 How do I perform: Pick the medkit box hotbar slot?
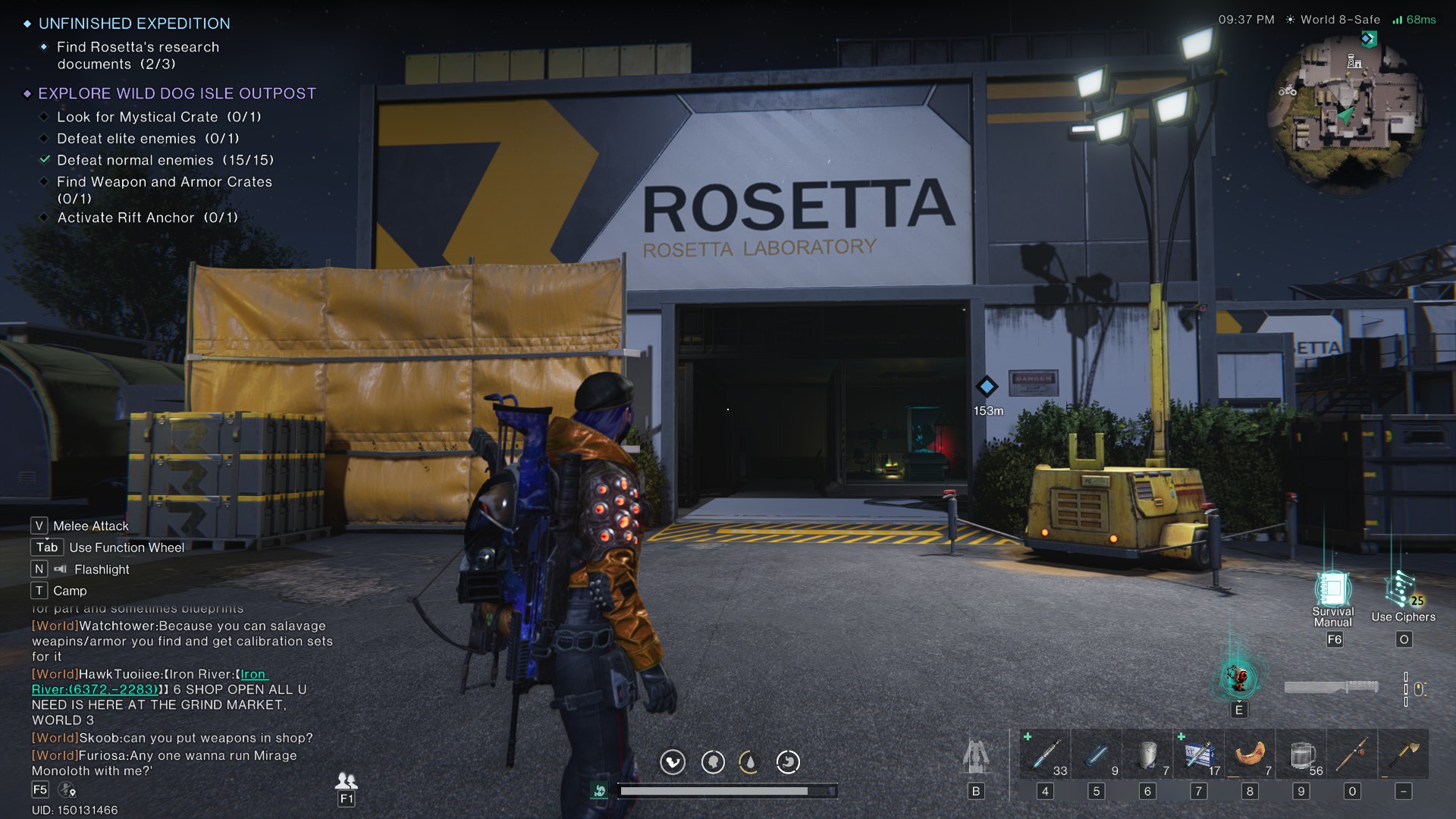1198,755
